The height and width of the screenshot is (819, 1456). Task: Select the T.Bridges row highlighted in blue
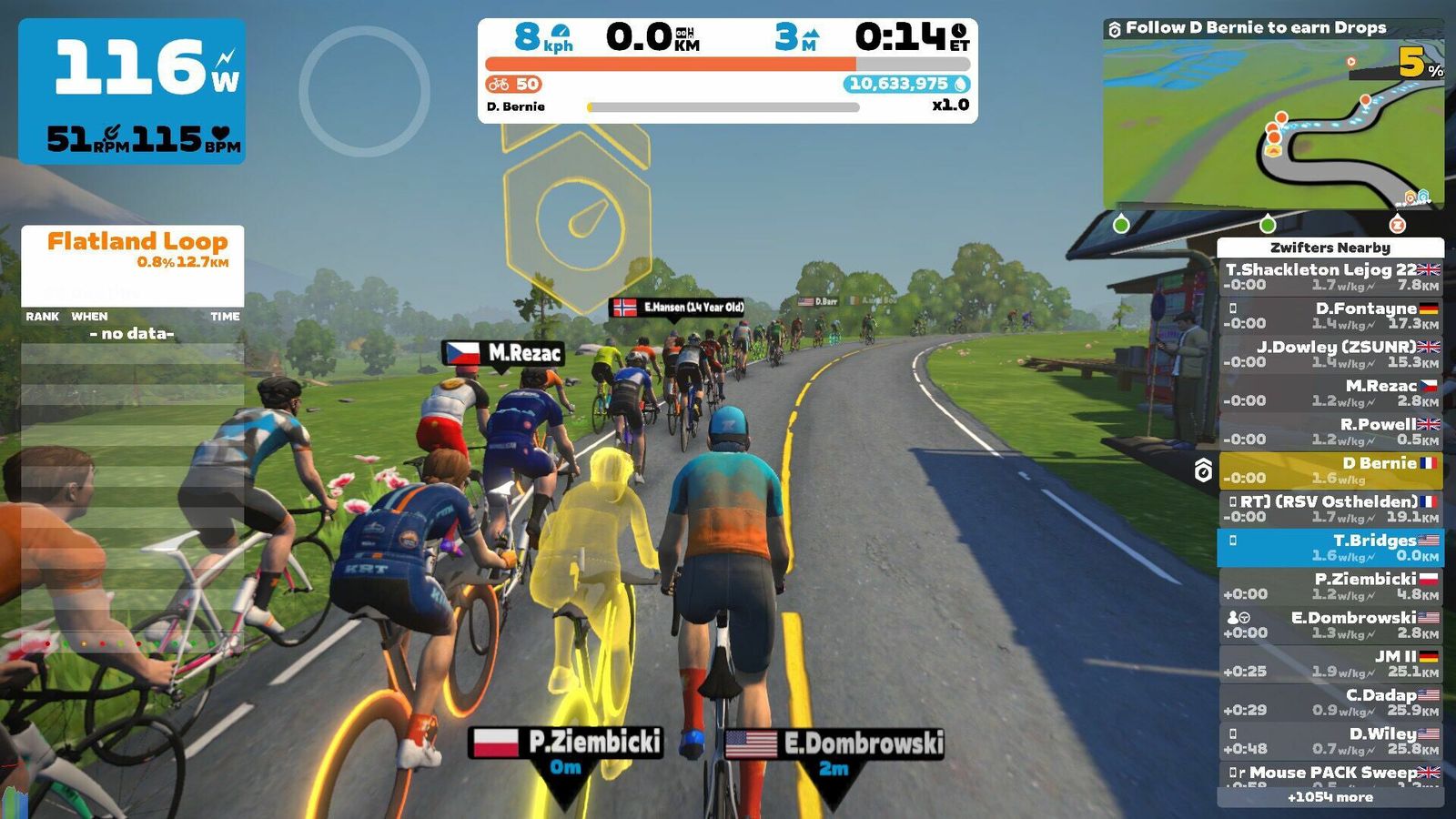[x=1330, y=547]
